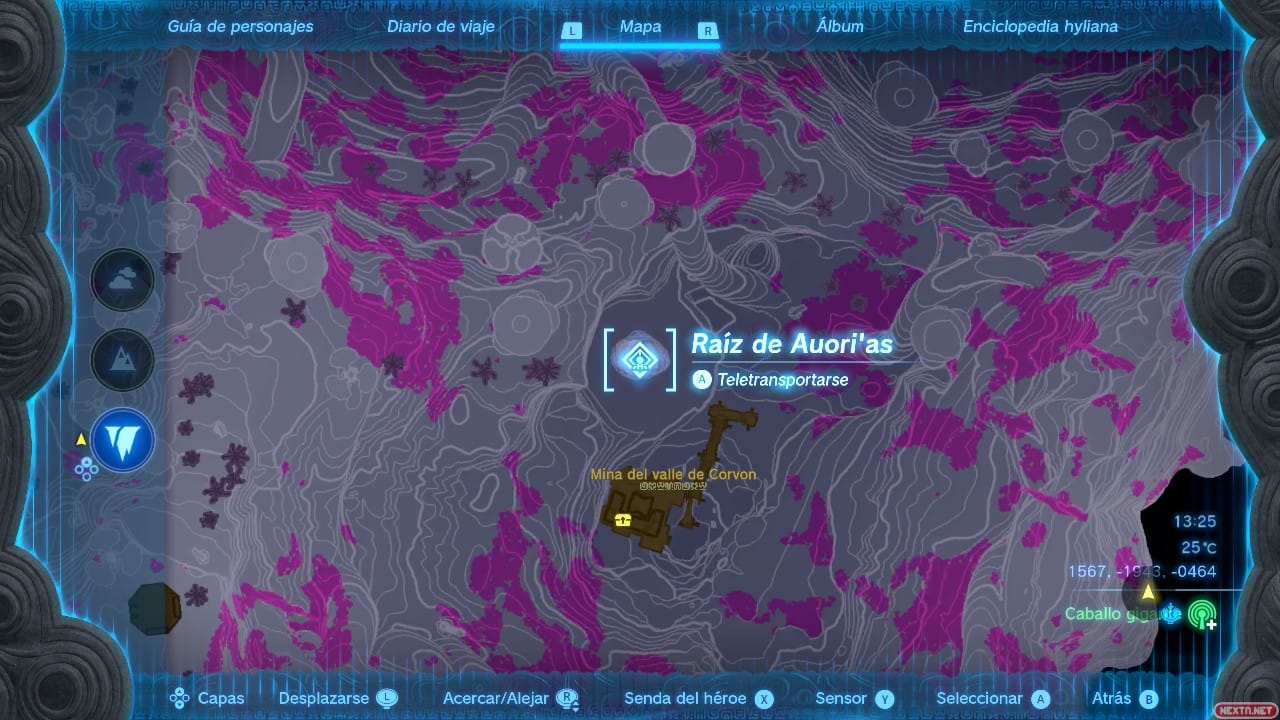Click the Mina del valle de Corvon label

(673, 475)
